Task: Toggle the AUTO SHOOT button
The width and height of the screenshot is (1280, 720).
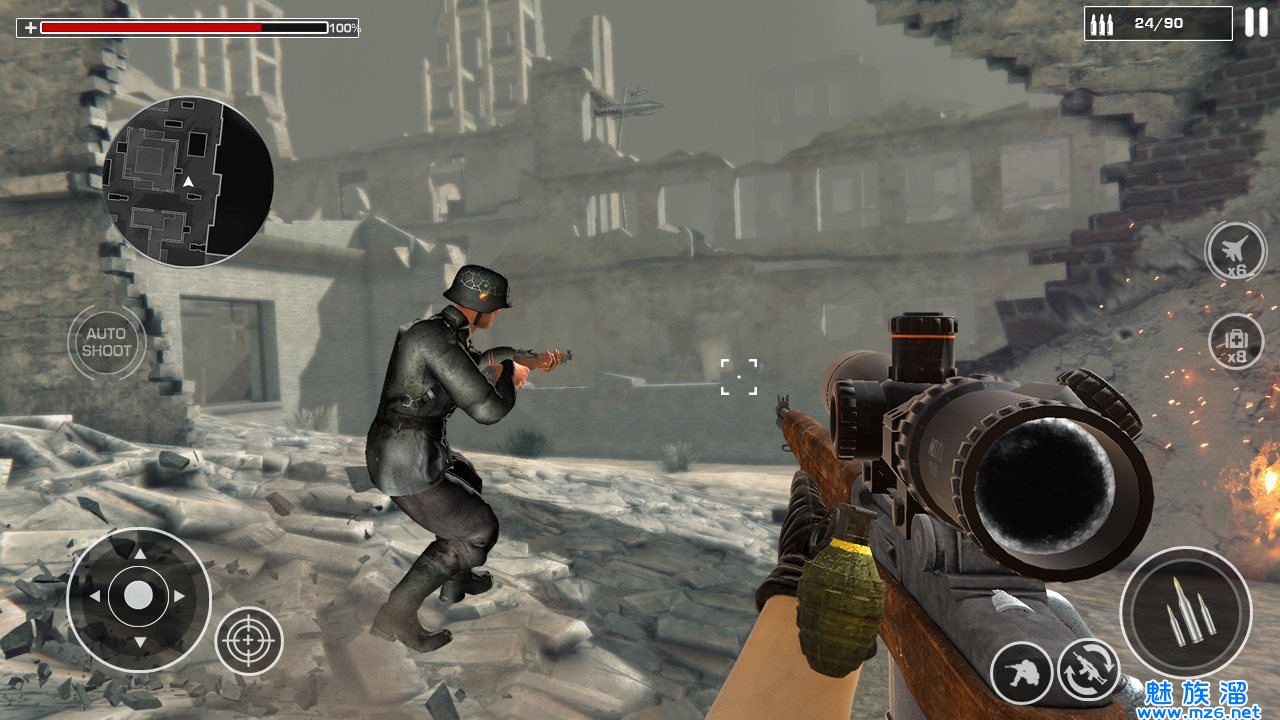Action: click(107, 343)
